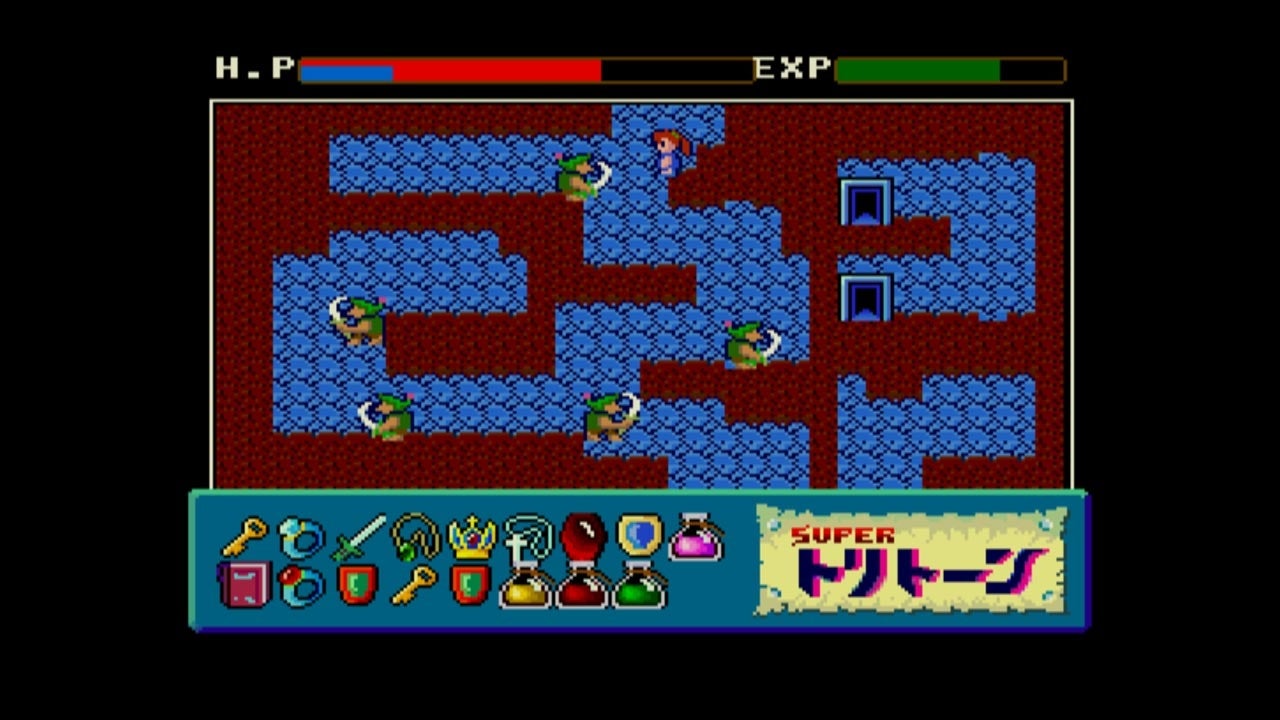Click the upper blue door in the maze

(867, 200)
